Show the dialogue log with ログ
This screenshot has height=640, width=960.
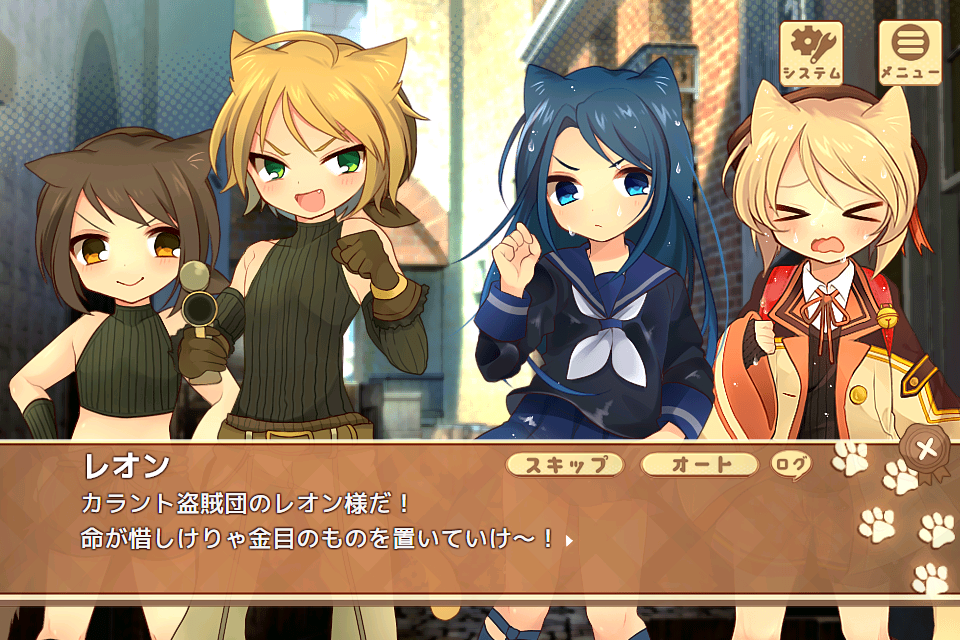pyautogui.click(x=791, y=464)
